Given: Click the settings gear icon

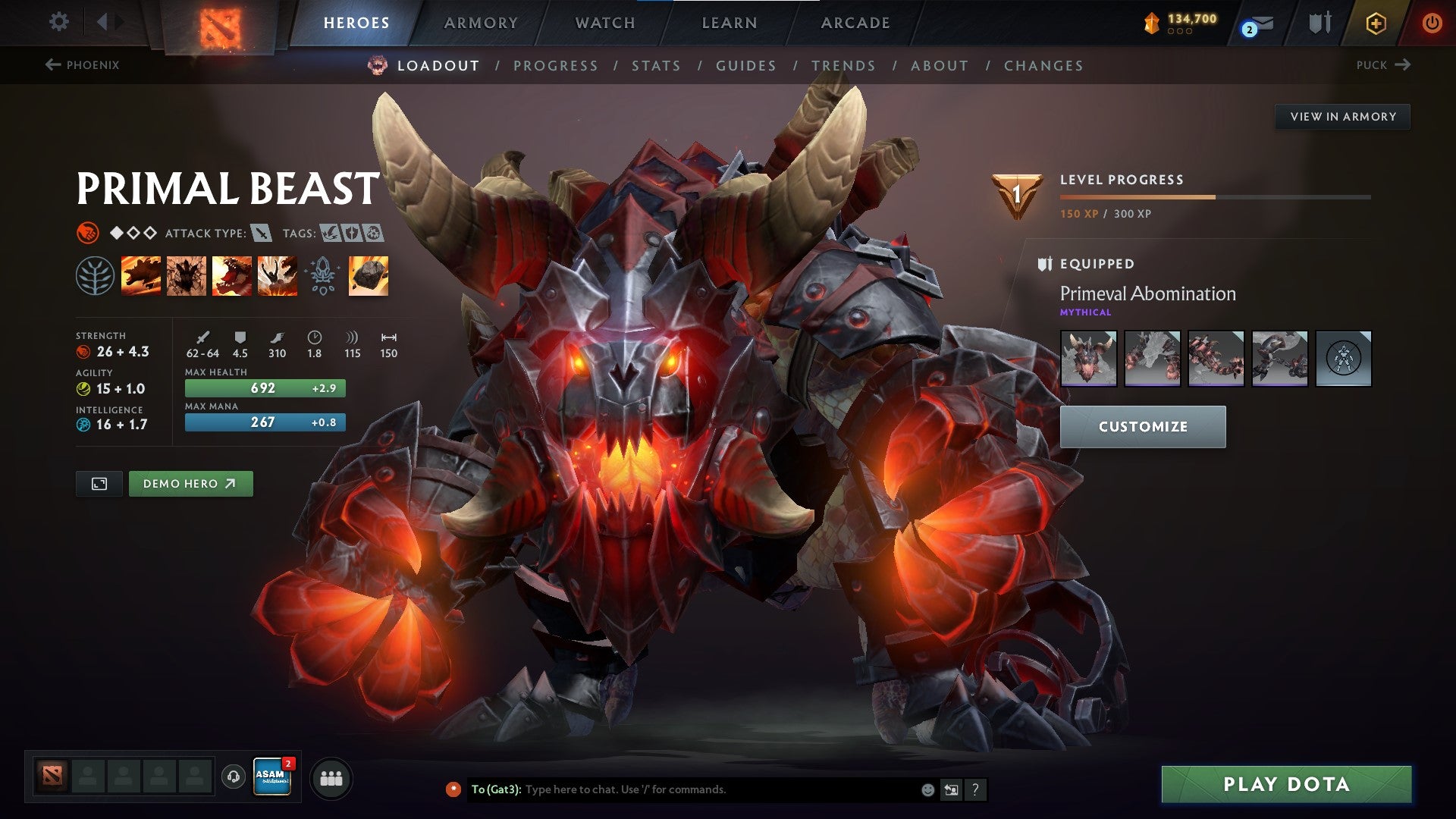Looking at the screenshot, I should [58, 21].
